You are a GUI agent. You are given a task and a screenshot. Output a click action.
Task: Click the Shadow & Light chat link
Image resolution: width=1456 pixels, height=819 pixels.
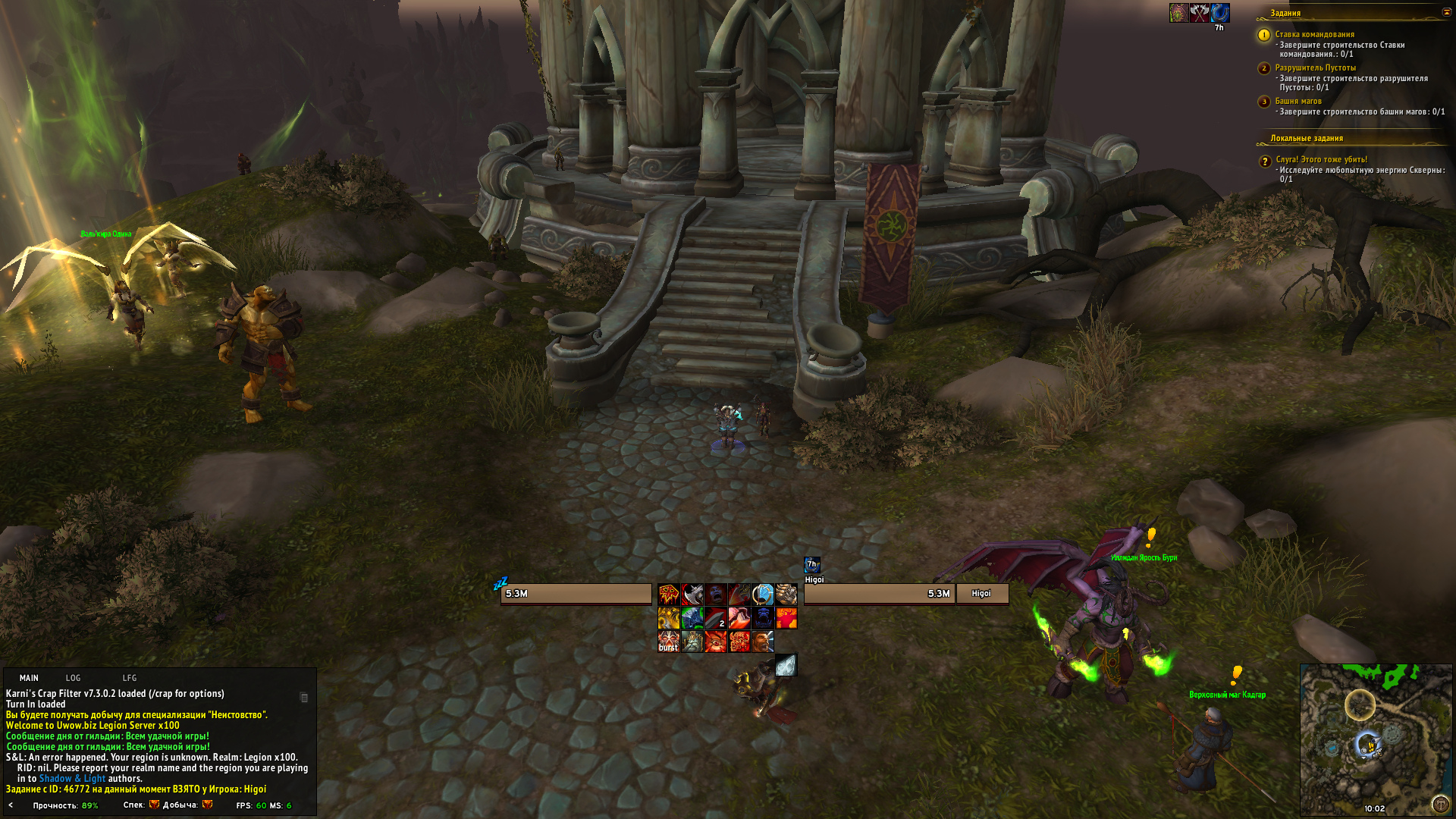72,778
